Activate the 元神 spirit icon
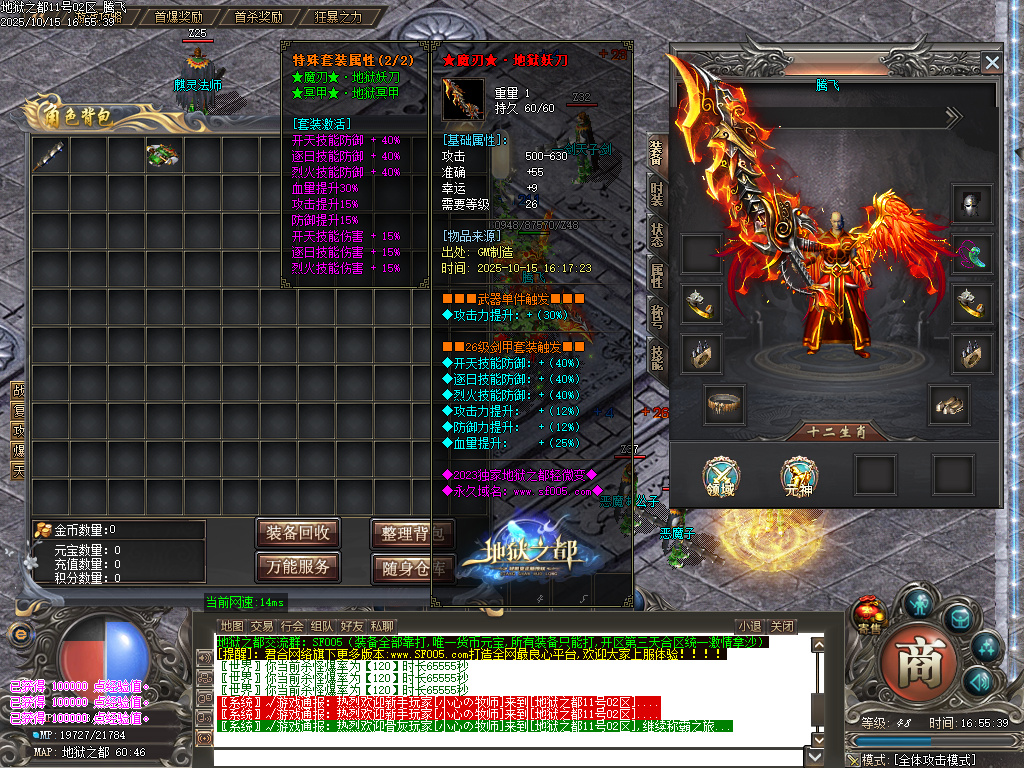Viewport: 1024px width, 768px height. click(x=798, y=474)
